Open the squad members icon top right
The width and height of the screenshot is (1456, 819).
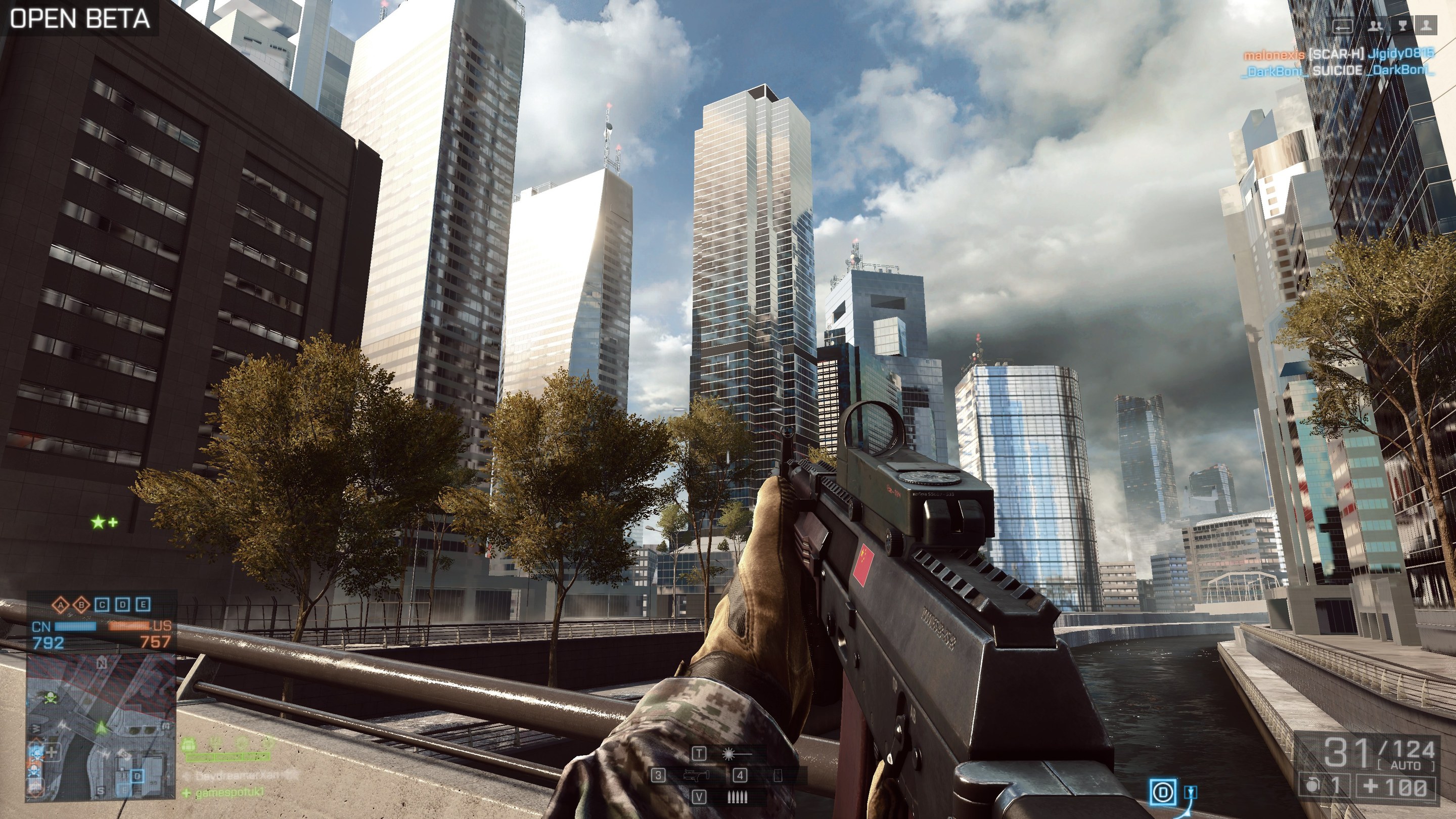tap(1375, 27)
